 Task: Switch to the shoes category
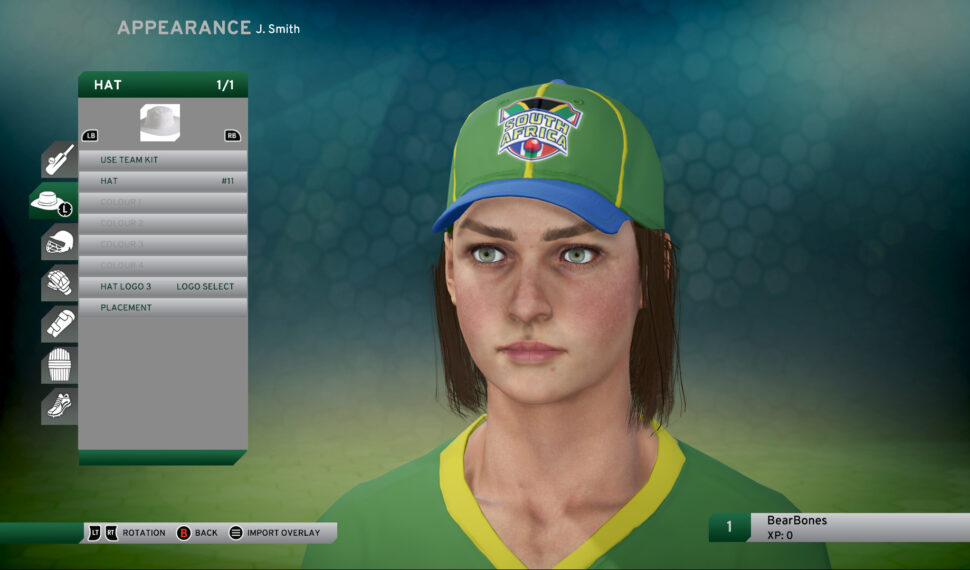[60, 406]
